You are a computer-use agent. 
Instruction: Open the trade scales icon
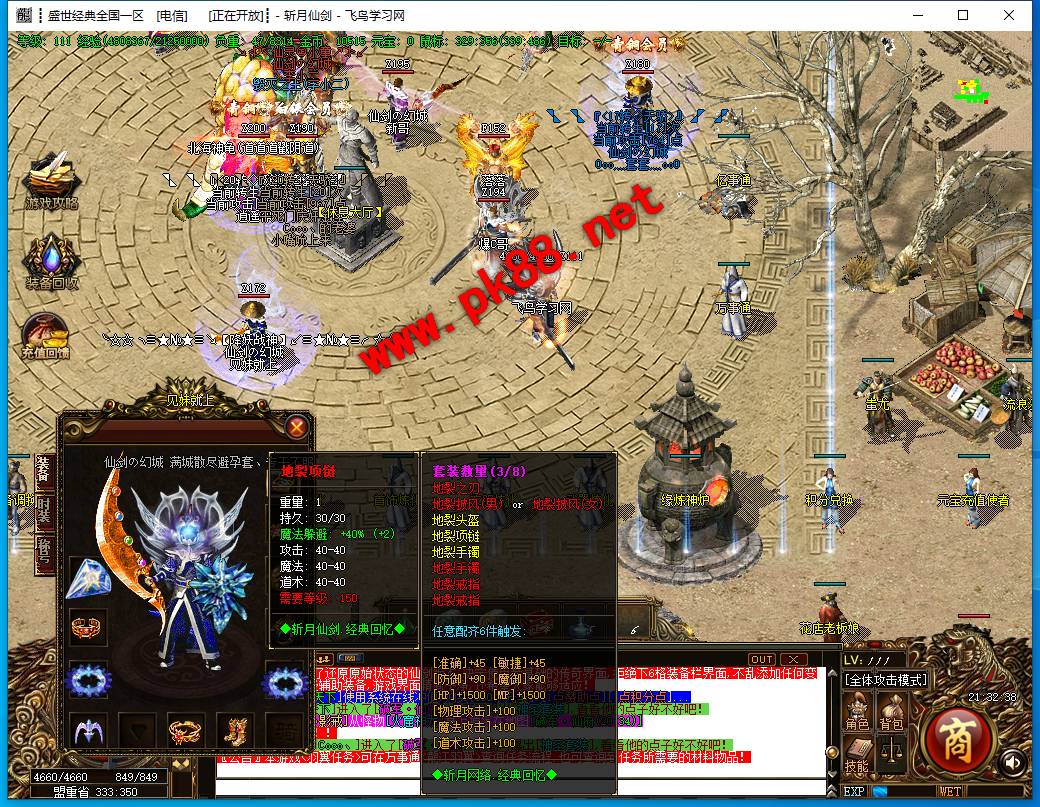click(890, 750)
